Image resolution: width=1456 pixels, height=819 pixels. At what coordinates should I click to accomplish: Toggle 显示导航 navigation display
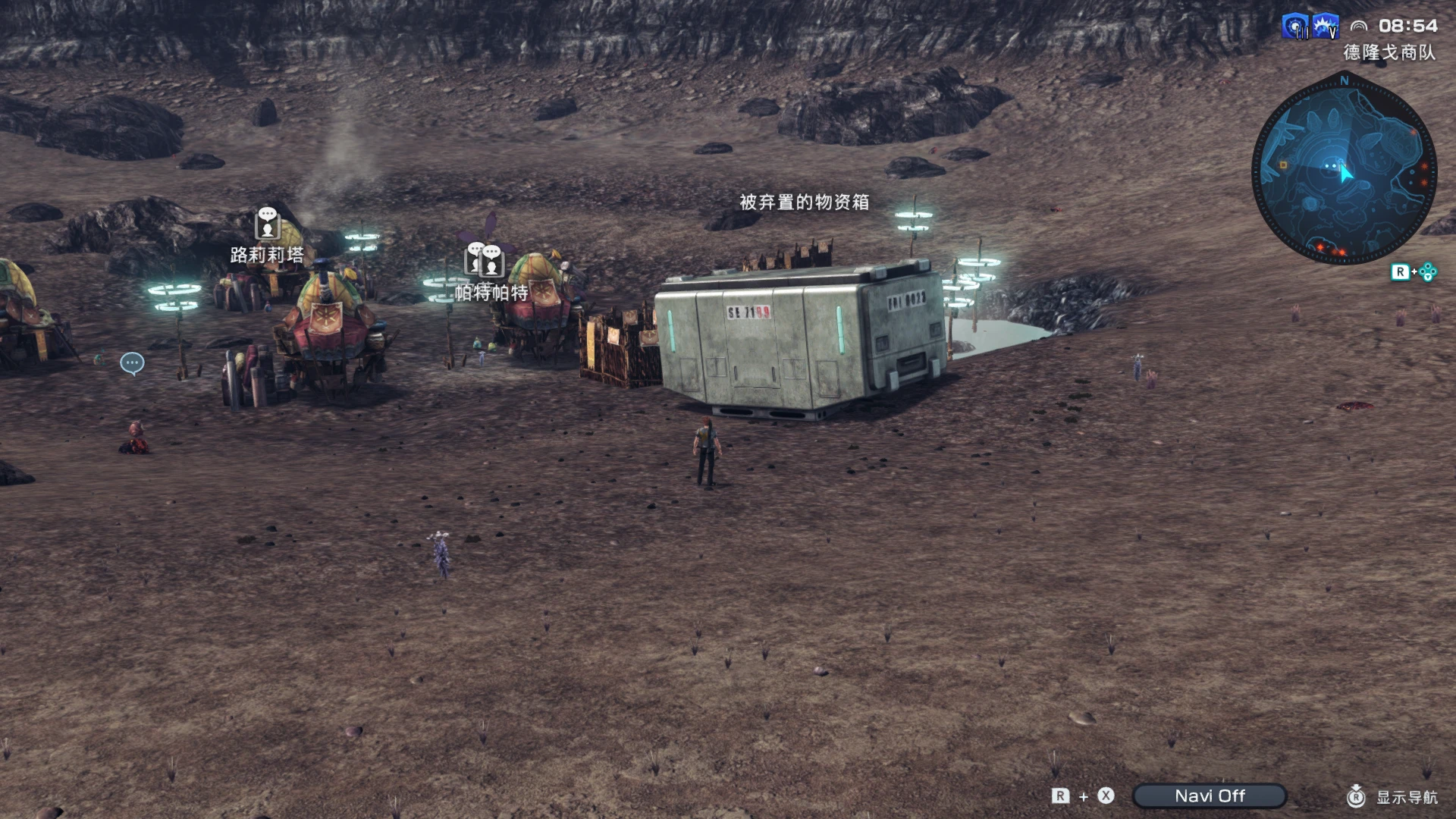pyautogui.click(x=1407, y=797)
